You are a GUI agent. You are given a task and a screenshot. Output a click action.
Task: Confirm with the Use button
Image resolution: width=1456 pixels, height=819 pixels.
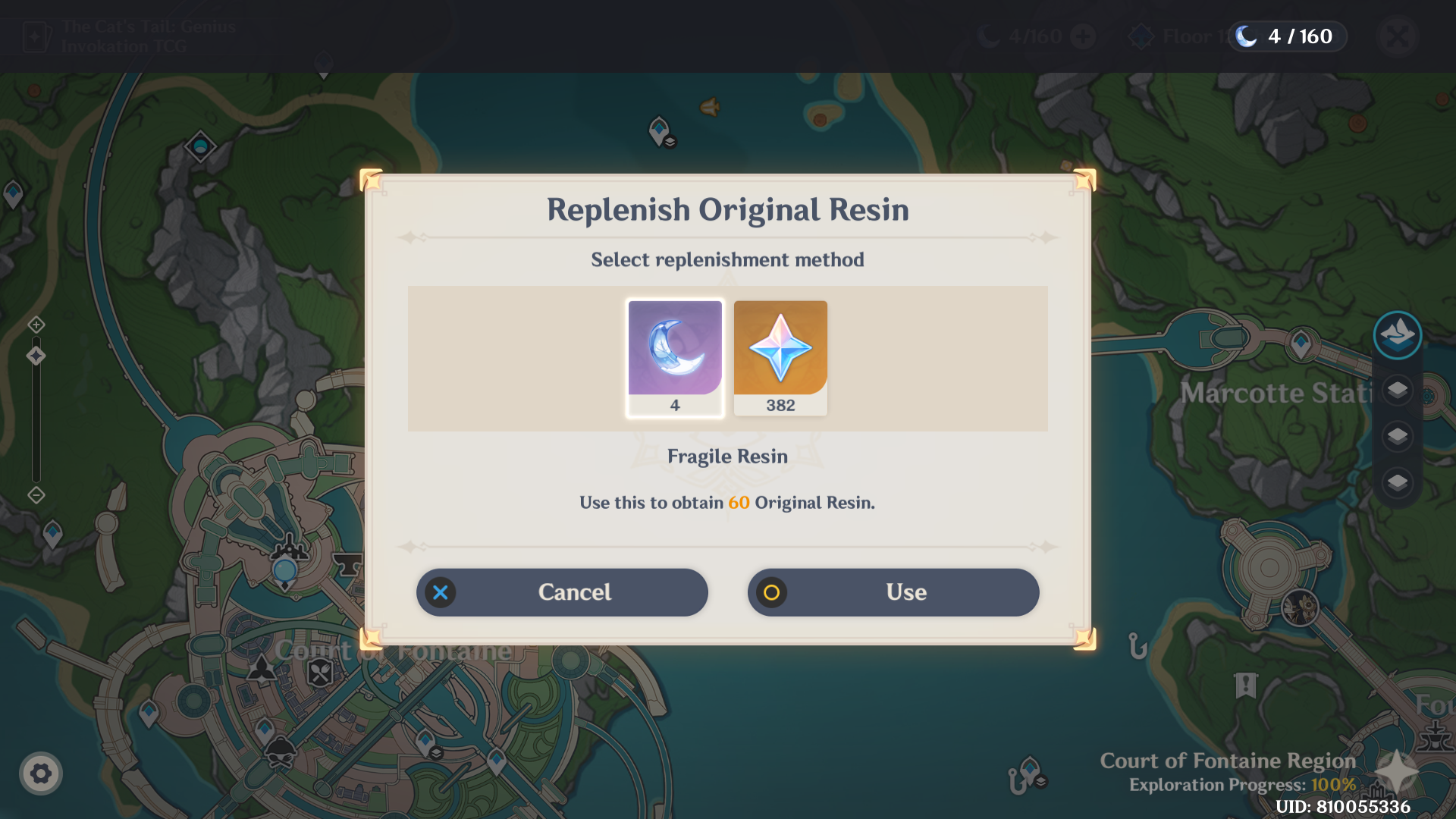point(893,592)
